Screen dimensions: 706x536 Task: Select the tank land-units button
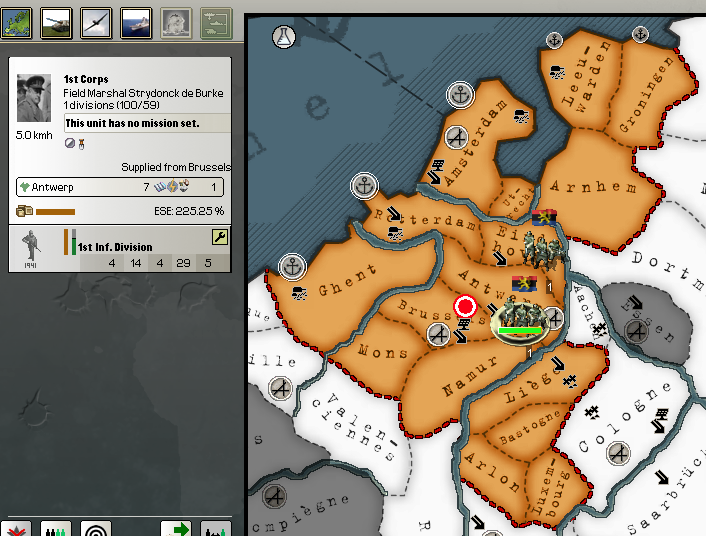pos(55,23)
